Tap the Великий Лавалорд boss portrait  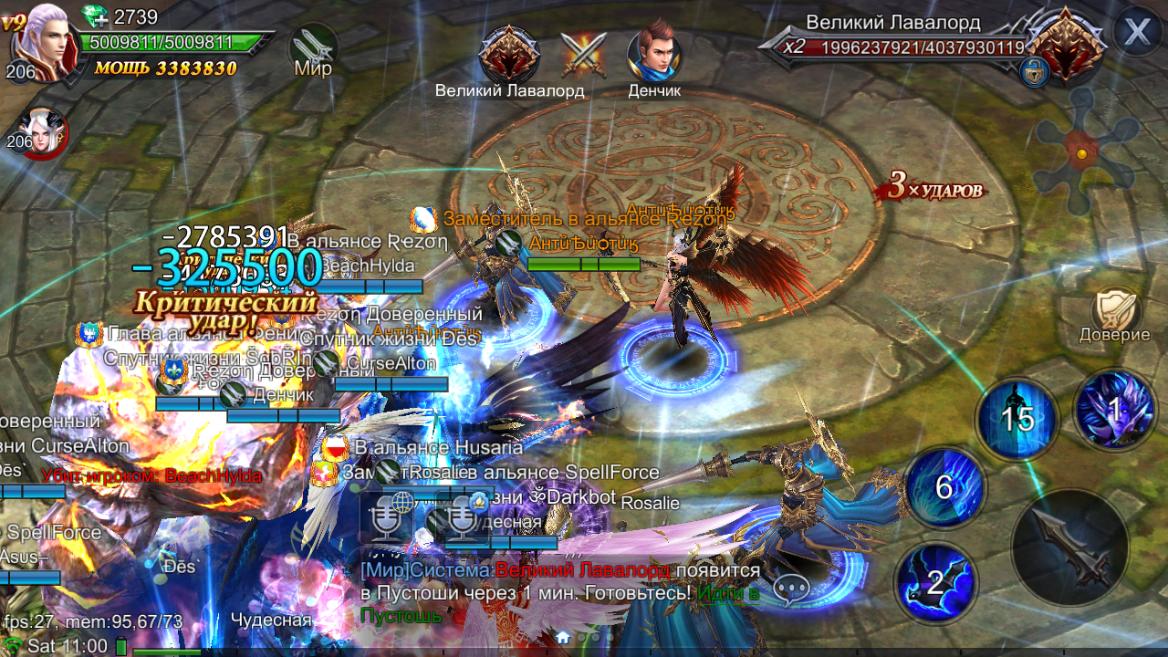point(1065,45)
